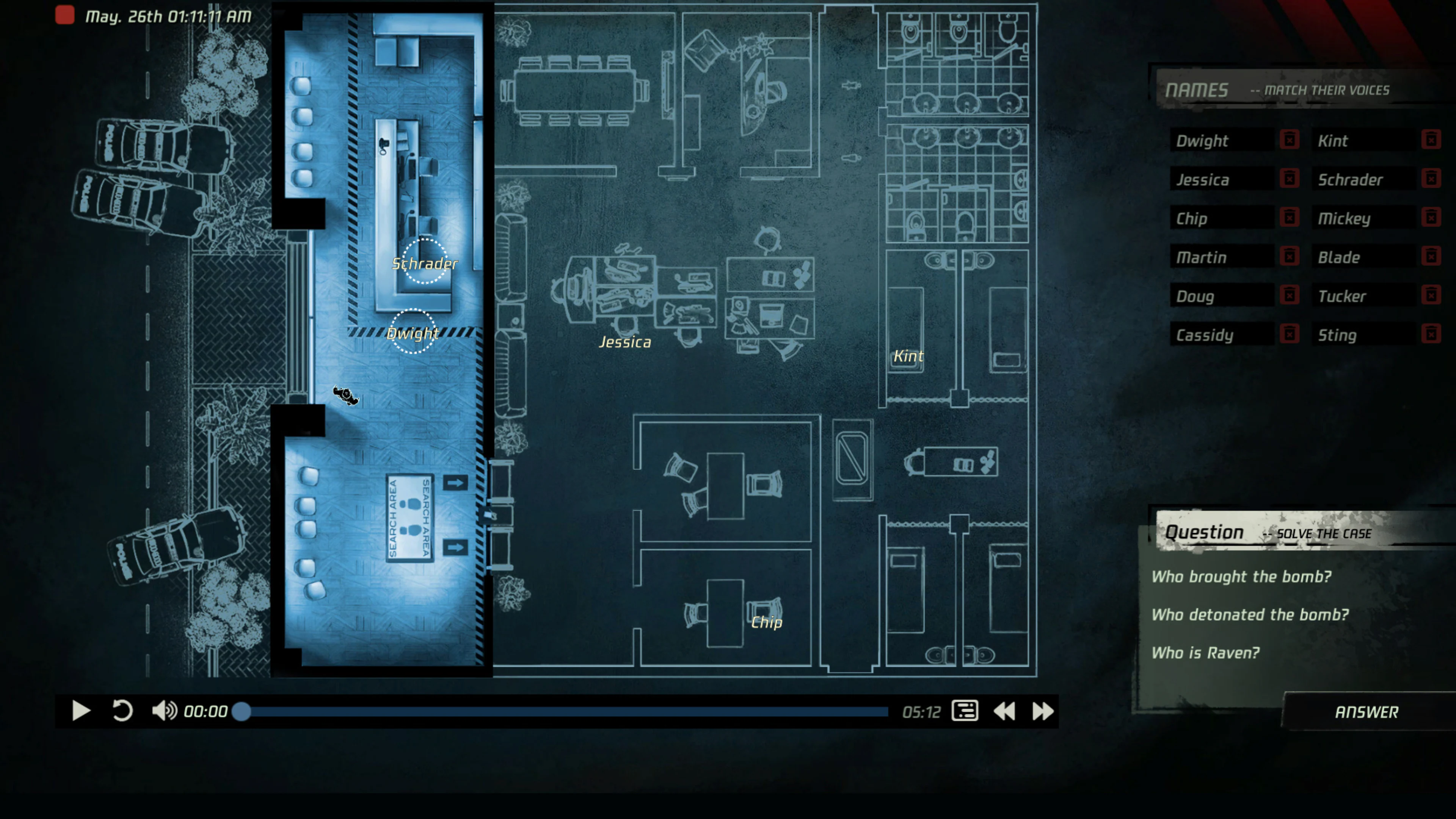Toggle removal of the Mickey name
This screenshot has height=819, width=1456.
[x=1432, y=218]
